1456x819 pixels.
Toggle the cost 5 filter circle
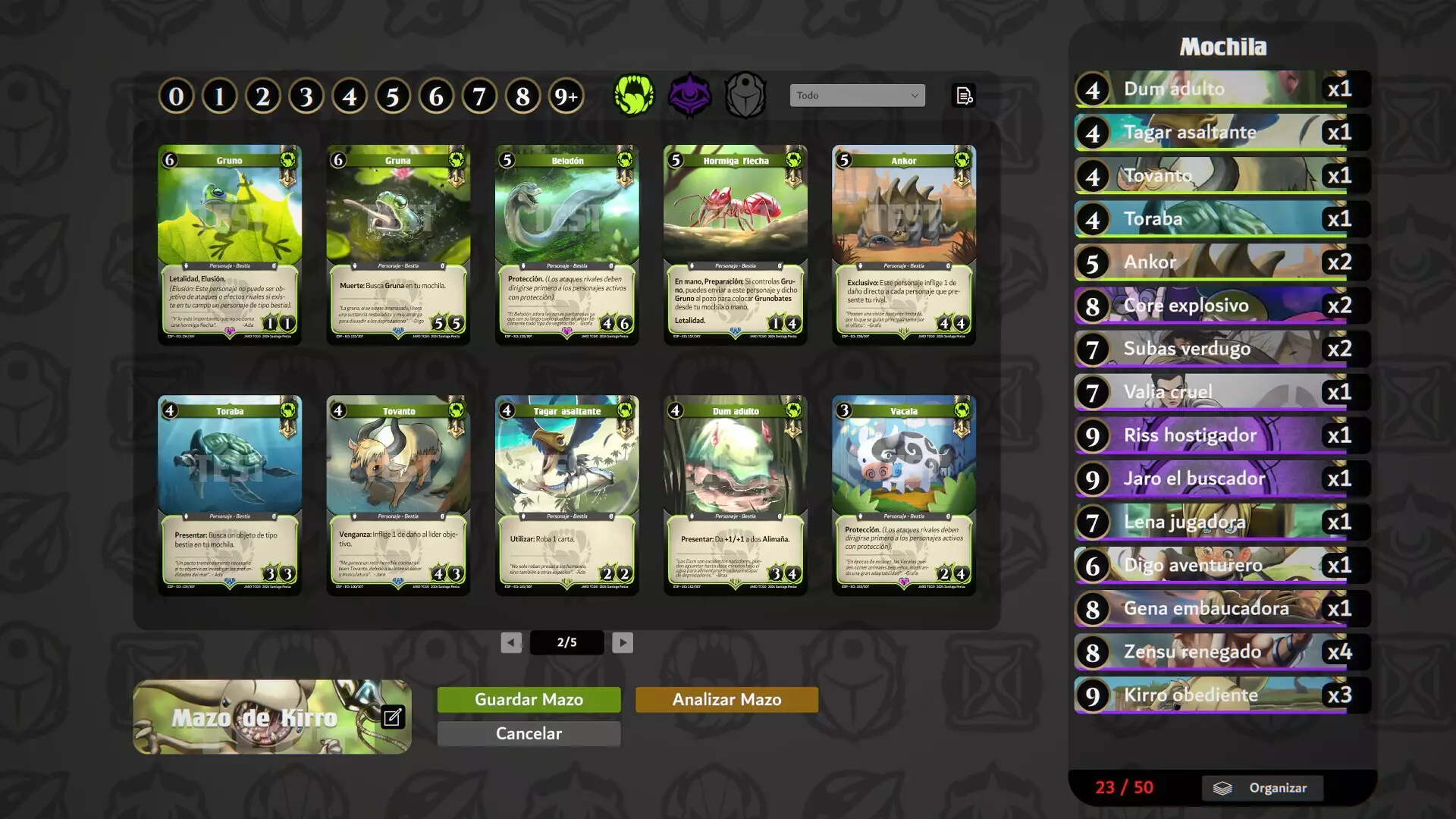[x=393, y=94]
